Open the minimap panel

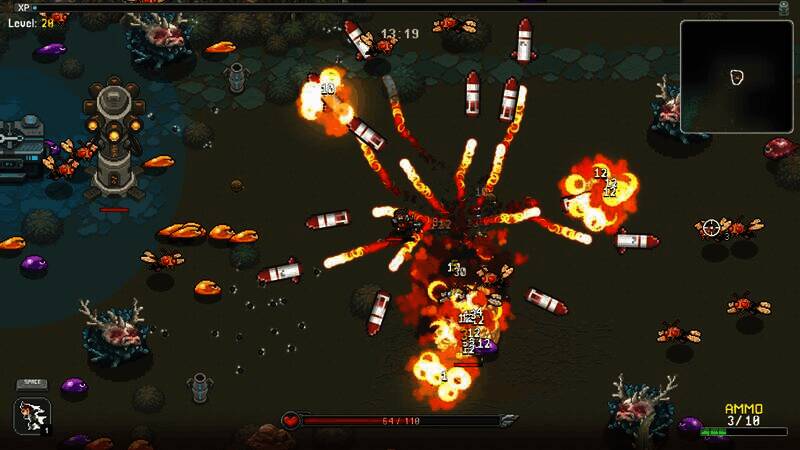(736, 76)
